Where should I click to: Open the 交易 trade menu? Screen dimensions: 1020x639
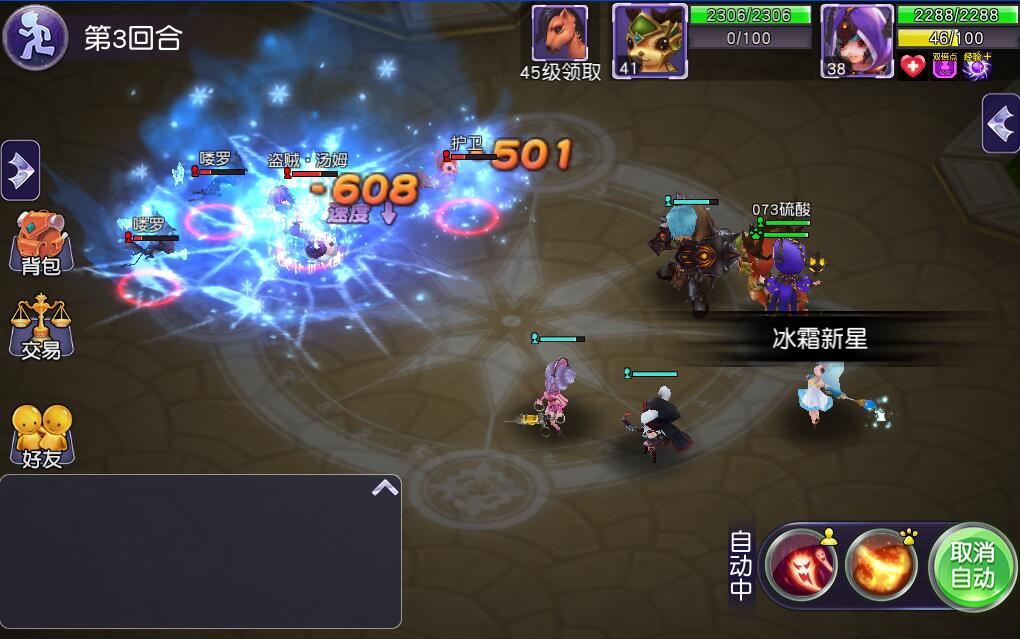click(x=40, y=326)
